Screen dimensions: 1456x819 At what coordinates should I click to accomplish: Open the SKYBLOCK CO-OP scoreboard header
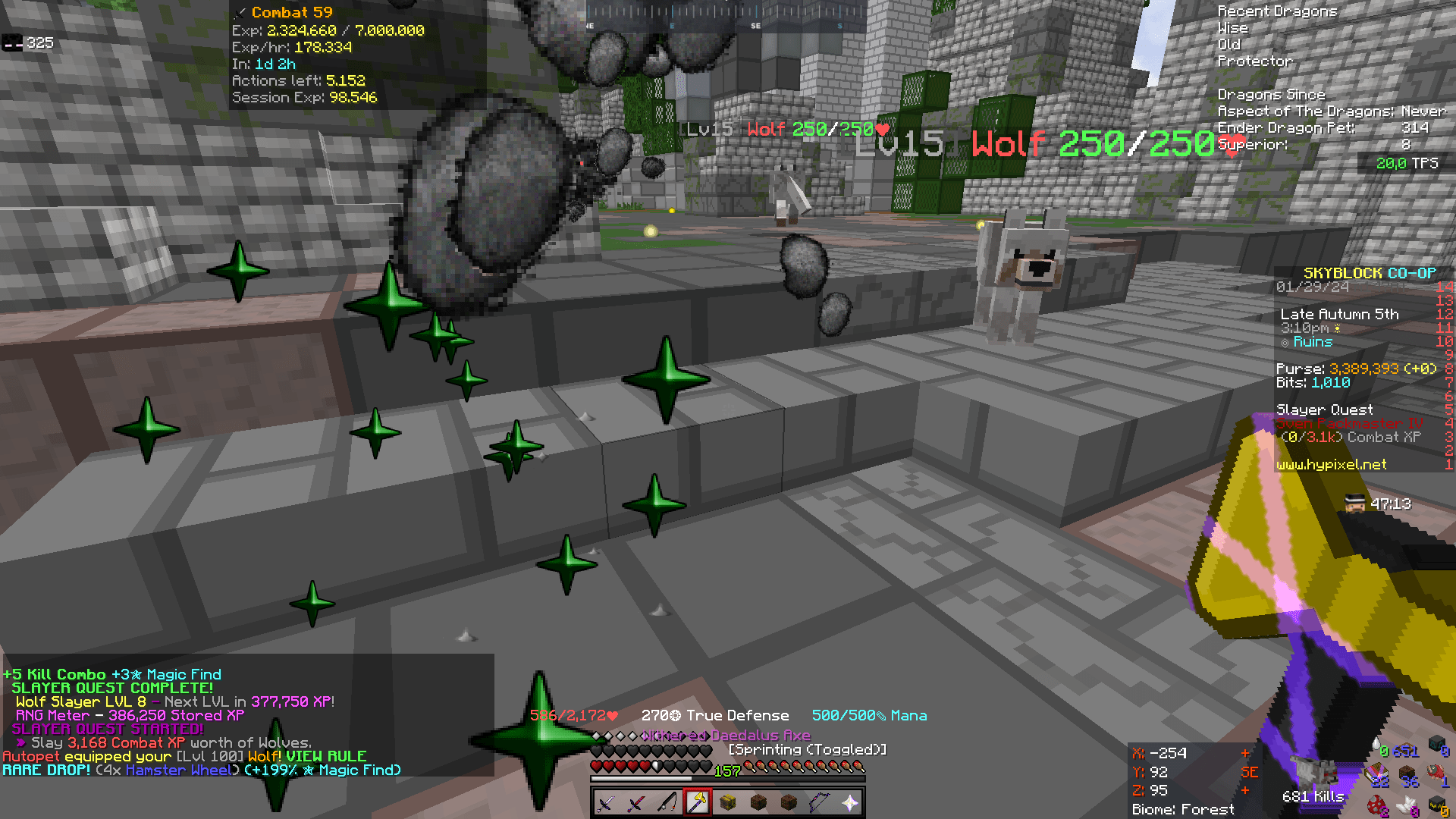(1370, 273)
